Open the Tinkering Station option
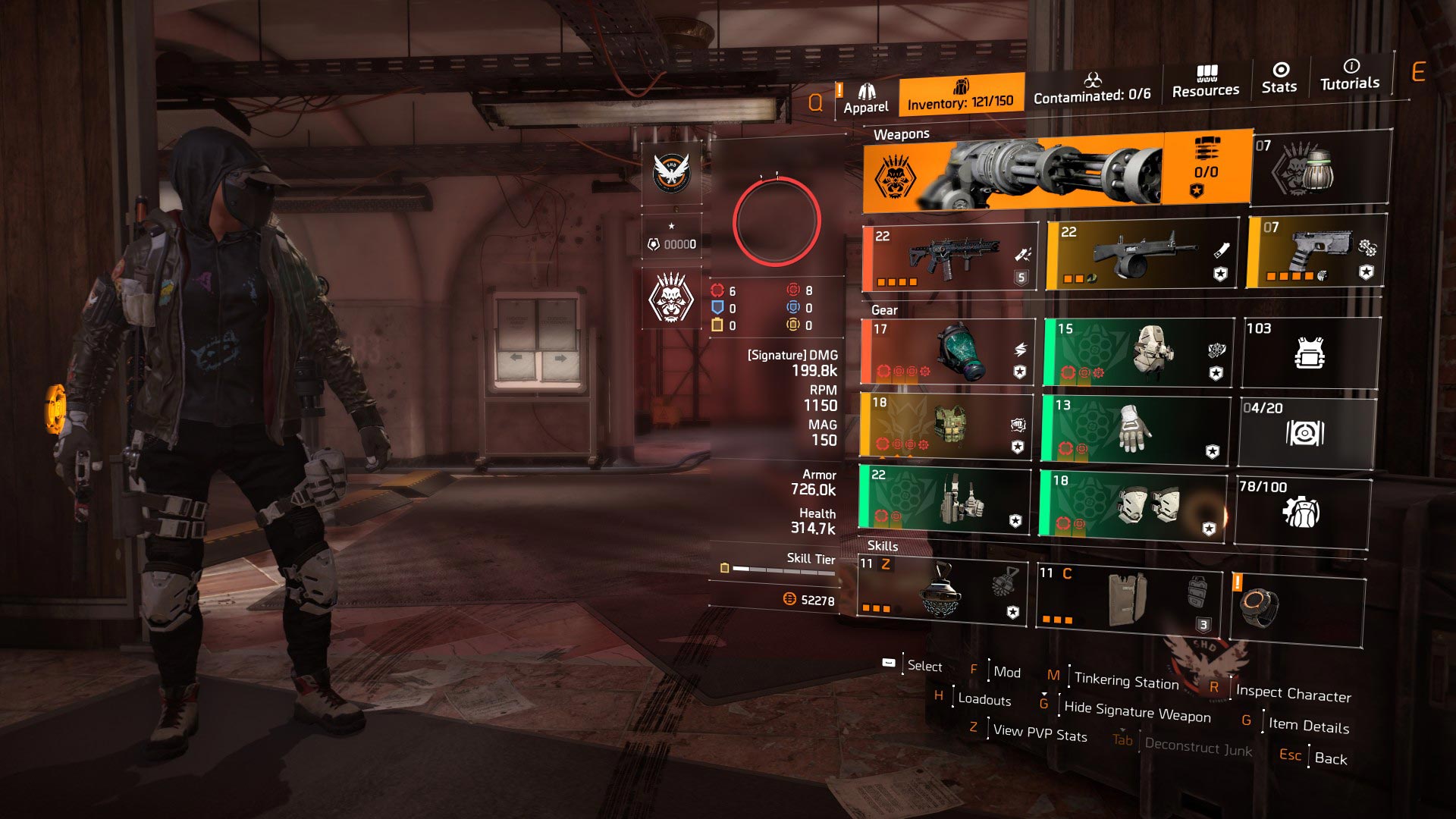The height and width of the screenshot is (819, 1456). click(x=1126, y=681)
